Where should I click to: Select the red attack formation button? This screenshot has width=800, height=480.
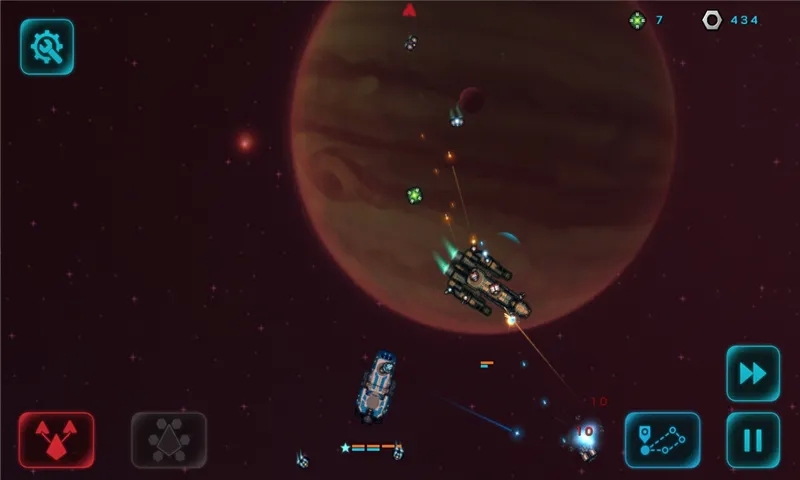click(56, 440)
